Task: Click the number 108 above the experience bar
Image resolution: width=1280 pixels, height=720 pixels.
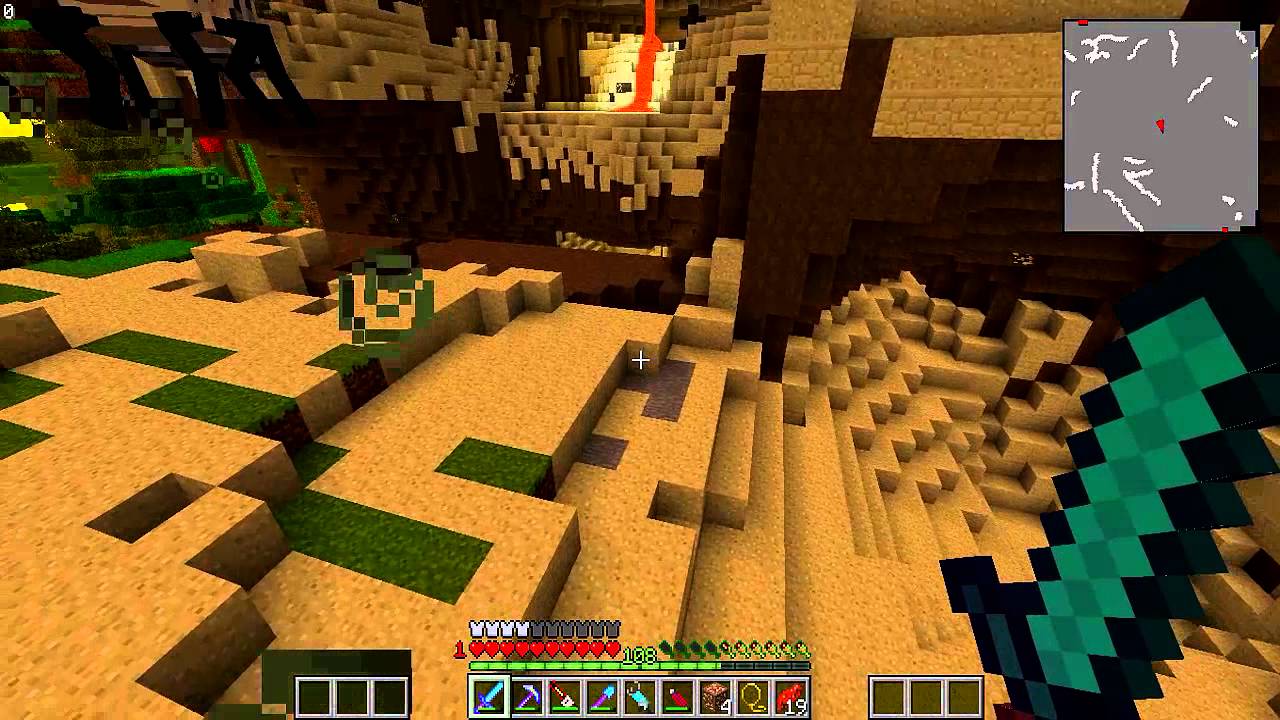Action: pyautogui.click(x=640, y=654)
